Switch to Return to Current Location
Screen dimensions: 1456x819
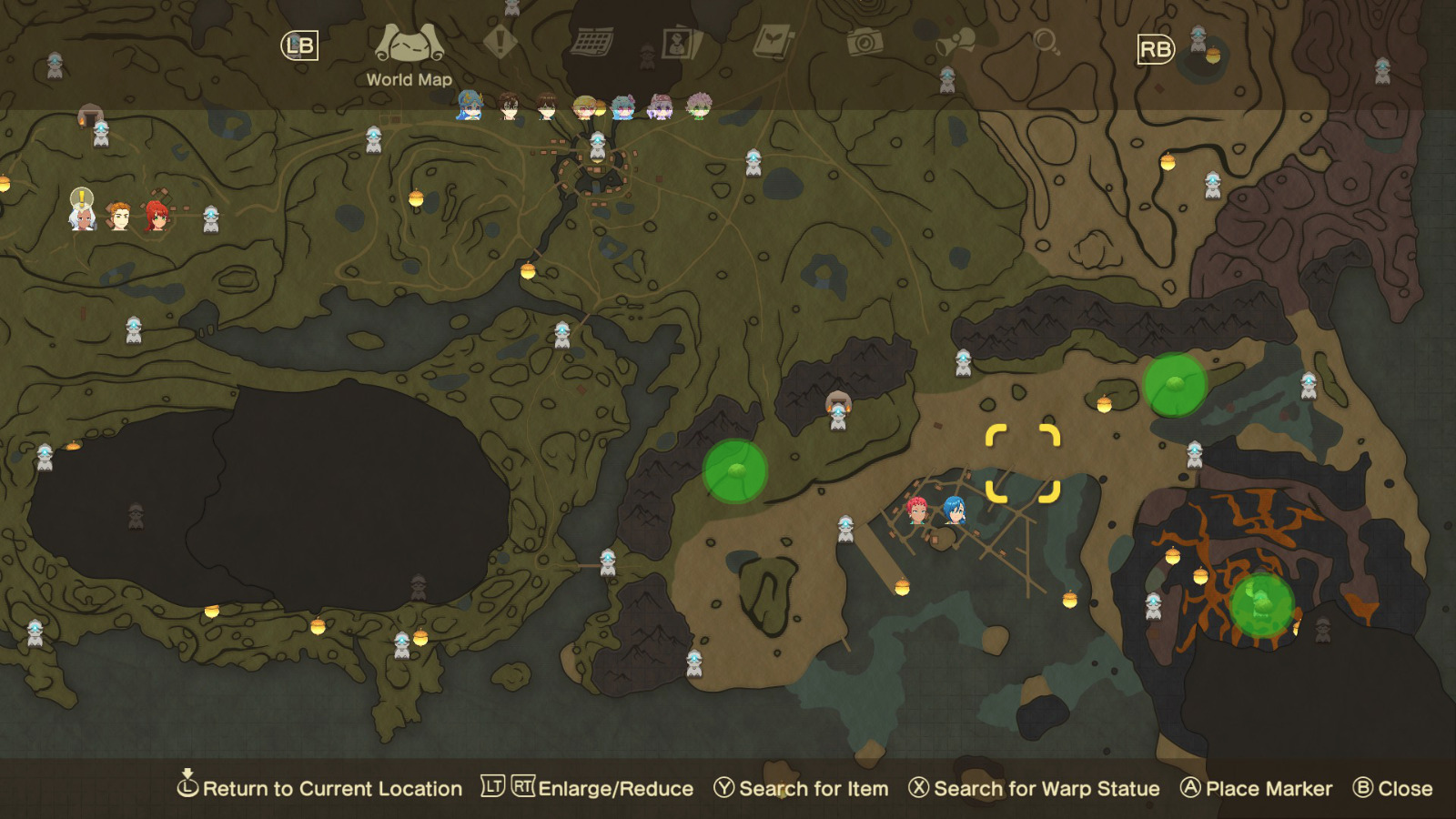click(325, 788)
